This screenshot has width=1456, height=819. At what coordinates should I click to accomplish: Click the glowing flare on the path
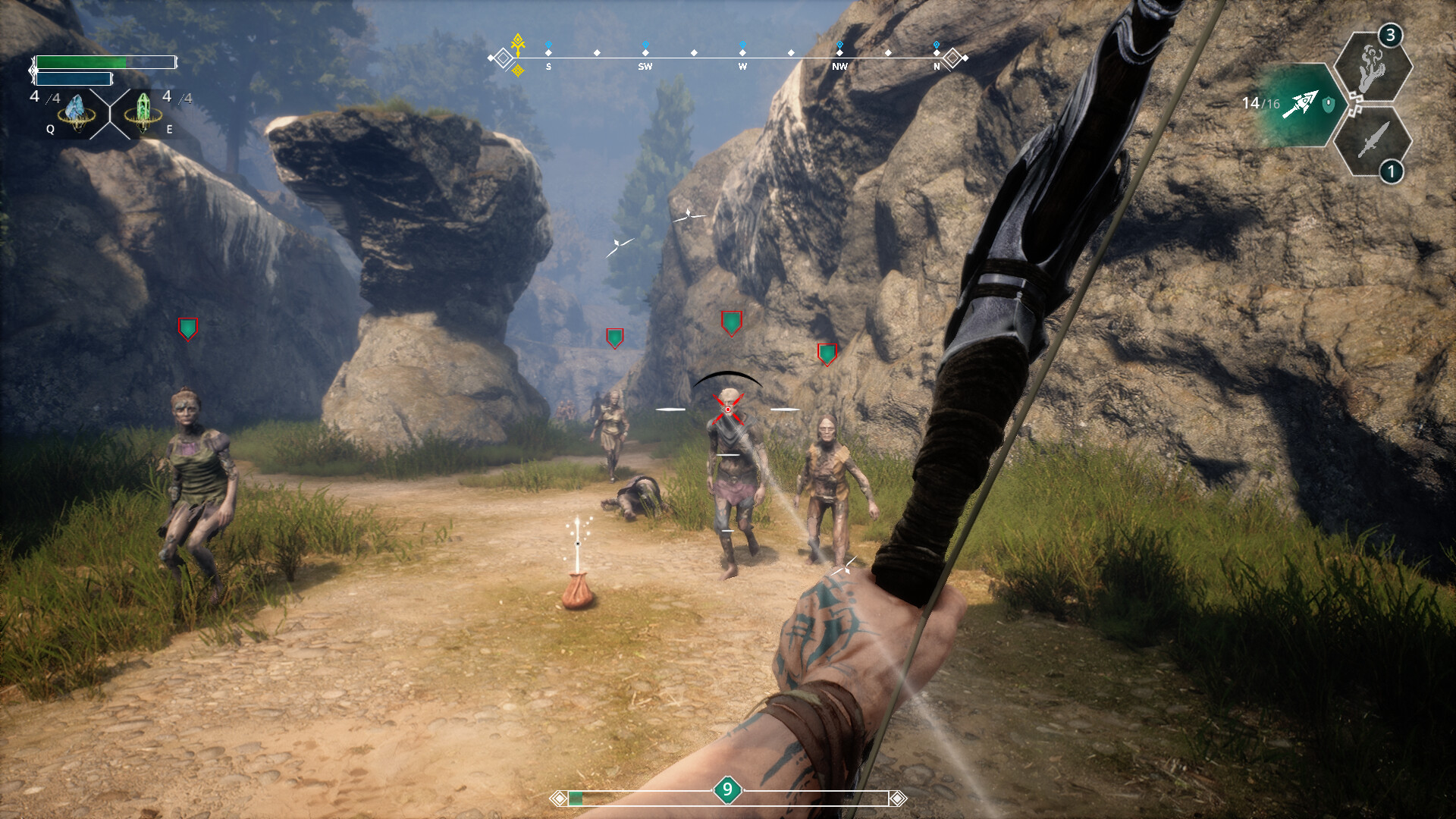[579, 548]
